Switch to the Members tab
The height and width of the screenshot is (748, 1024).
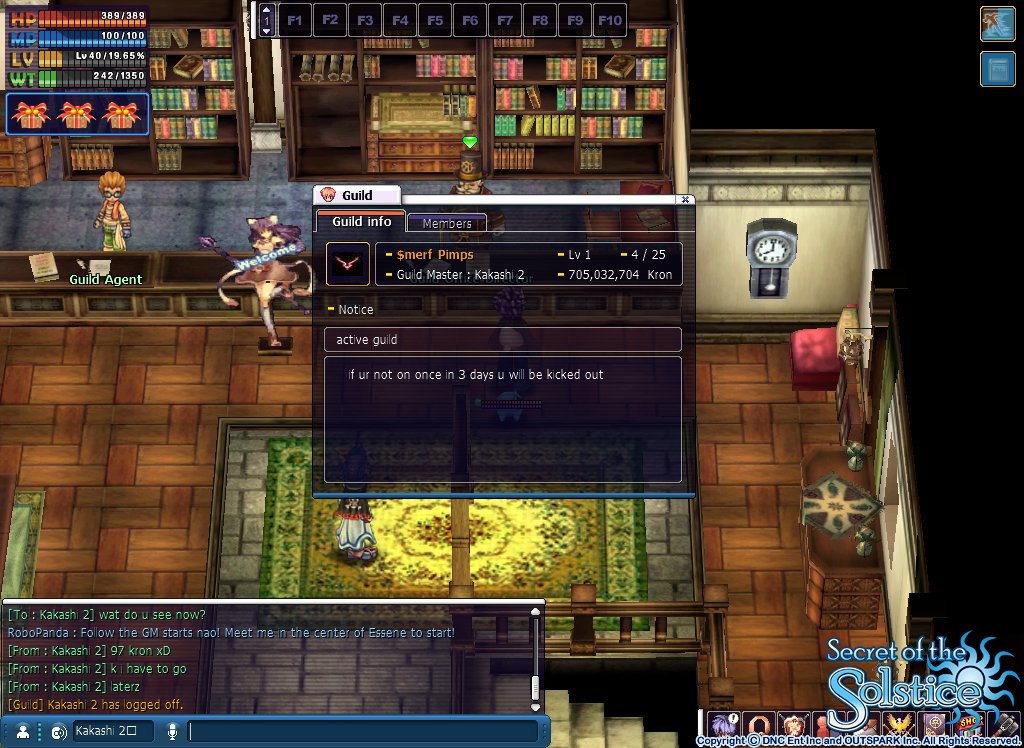(x=447, y=224)
